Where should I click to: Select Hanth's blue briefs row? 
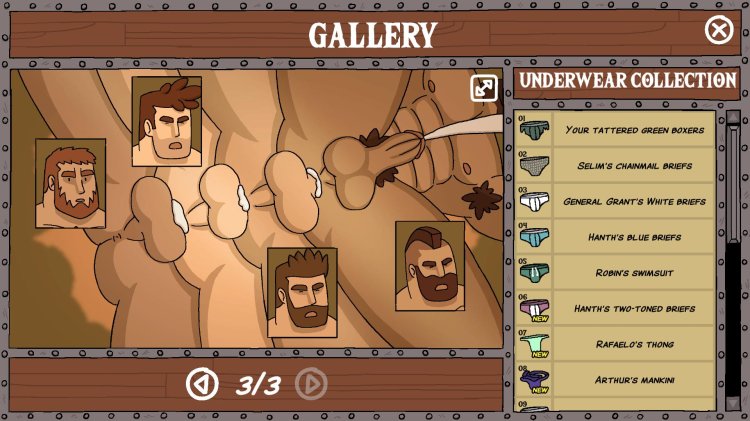[616, 237]
